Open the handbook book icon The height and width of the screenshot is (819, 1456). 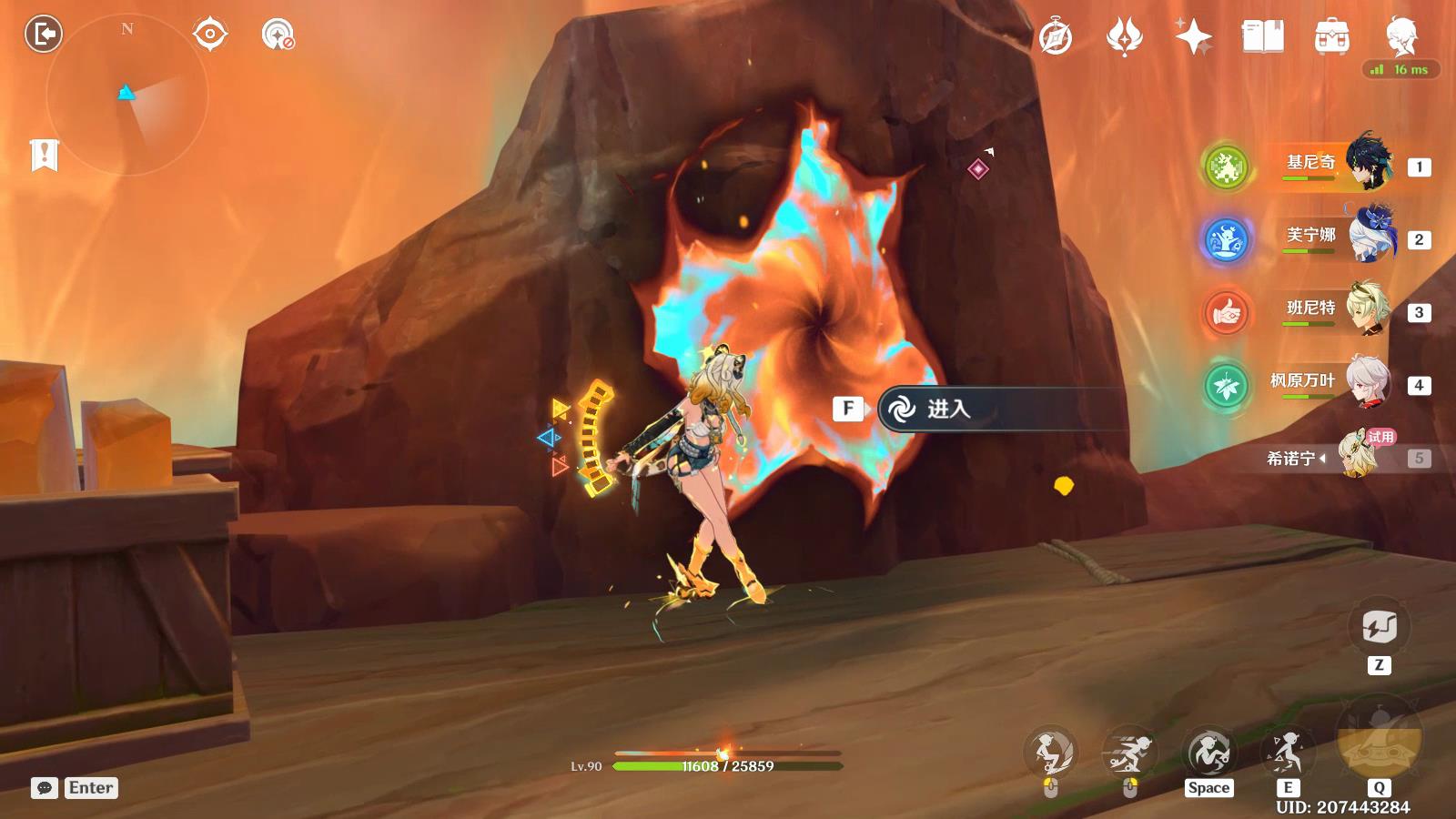(1262, 37)
